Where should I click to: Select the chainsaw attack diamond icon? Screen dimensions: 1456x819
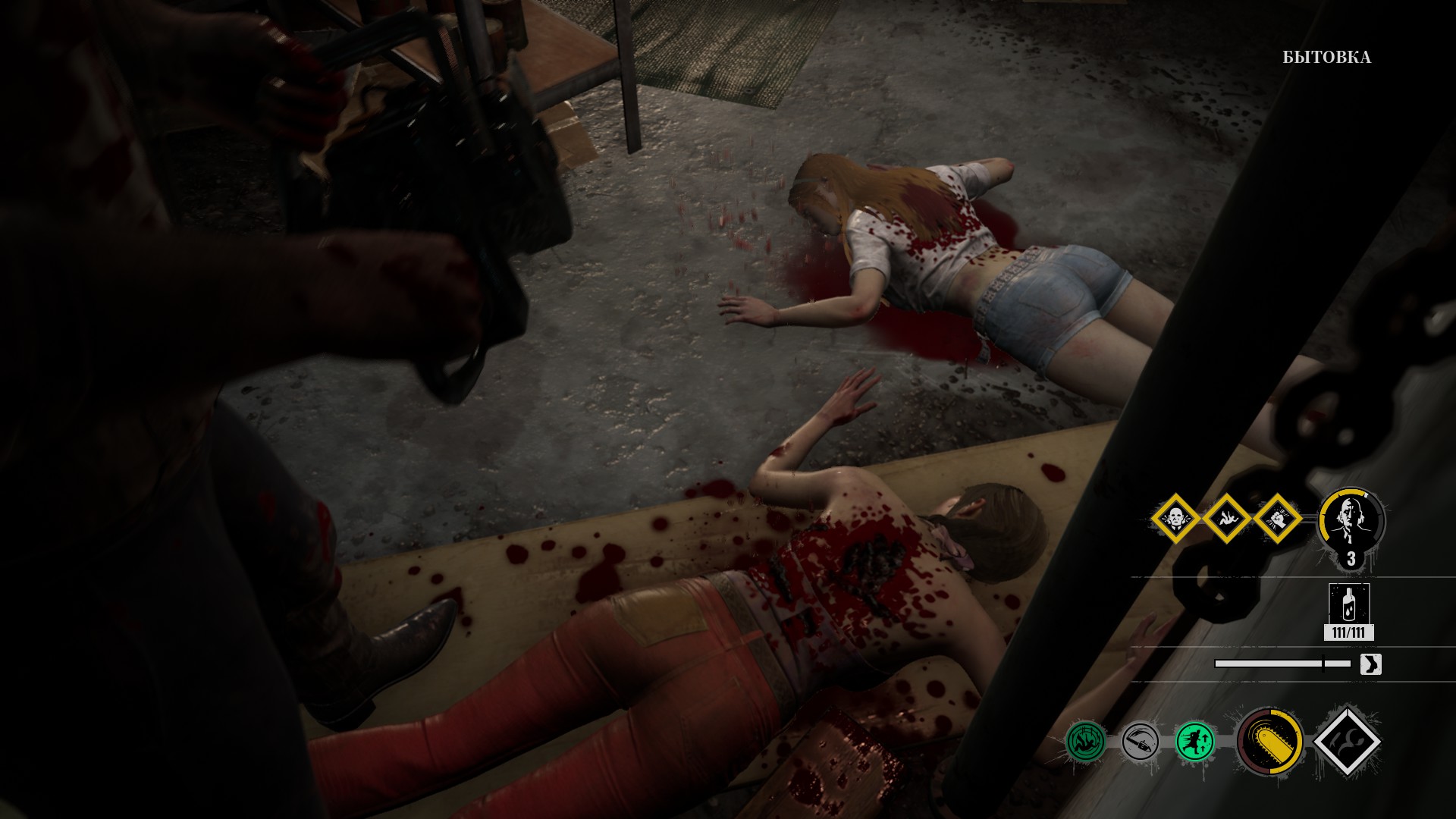point(1347,743)
